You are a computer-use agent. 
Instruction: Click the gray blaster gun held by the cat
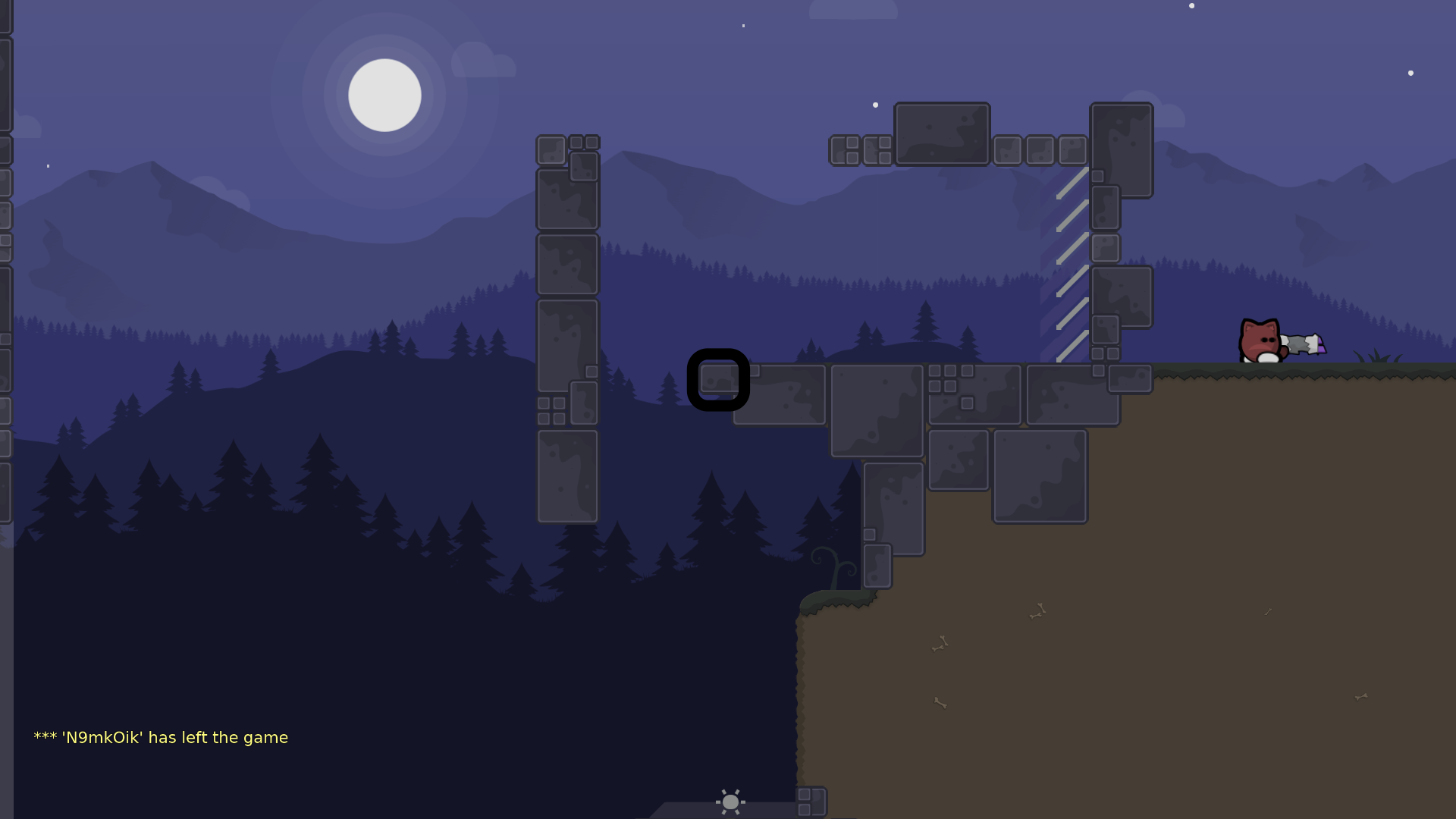pyautogui.click(x=1298, y=343)
